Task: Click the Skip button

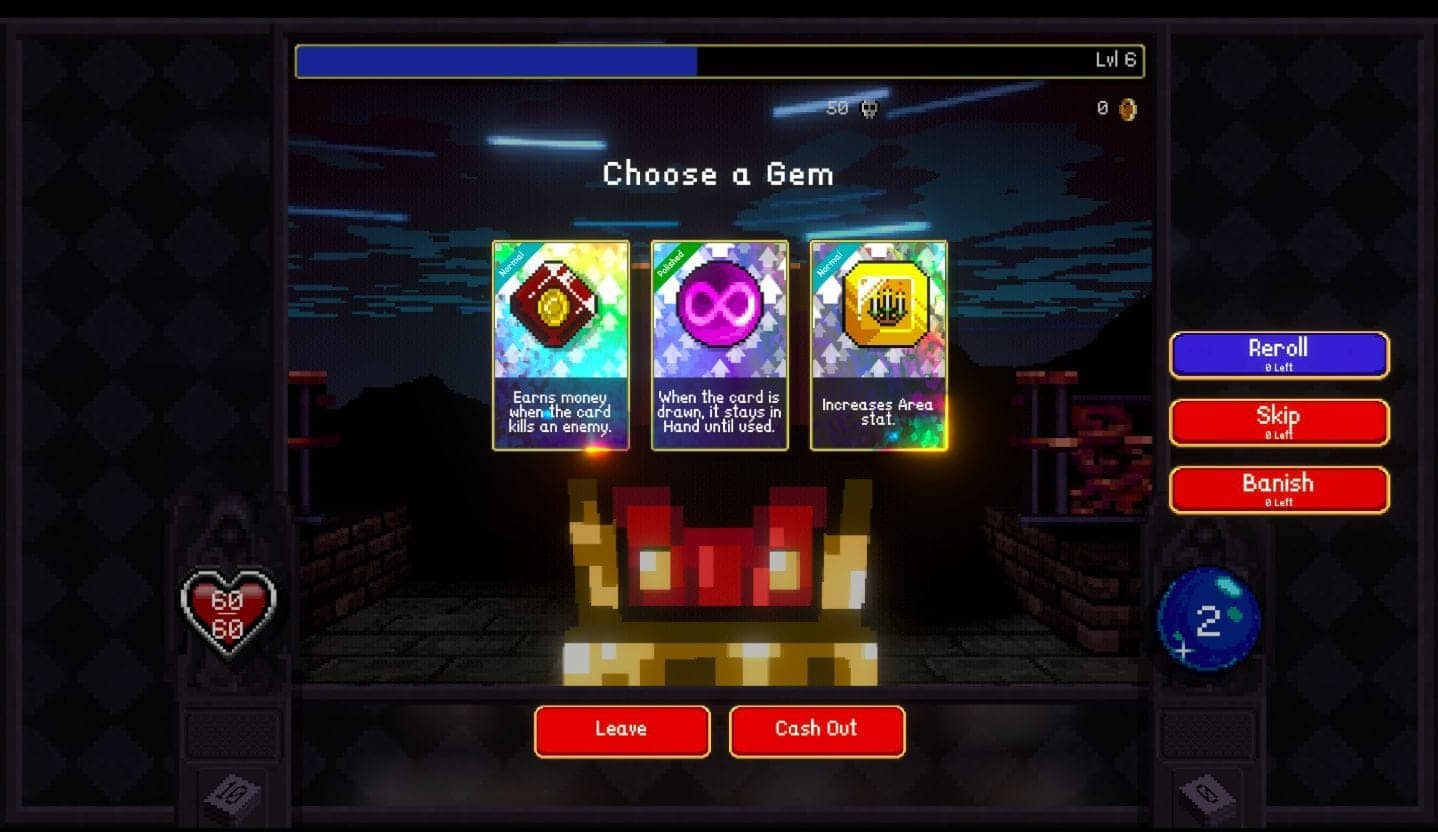Action: pos(1278,421)
